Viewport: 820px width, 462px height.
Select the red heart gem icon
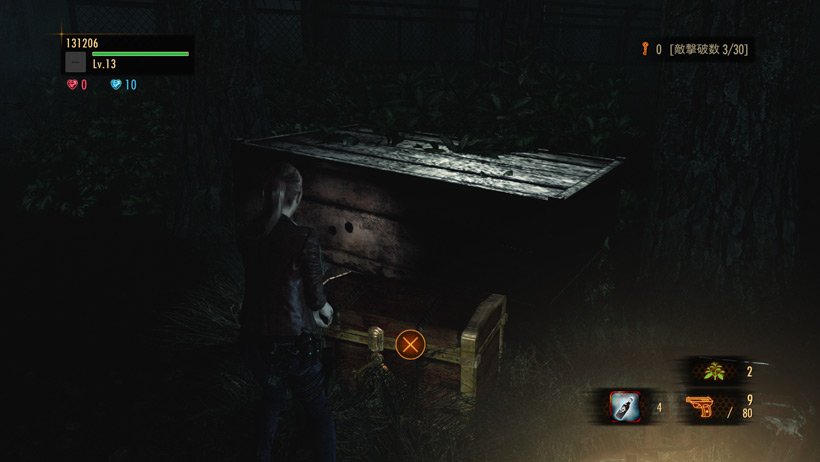pos(72,85)
